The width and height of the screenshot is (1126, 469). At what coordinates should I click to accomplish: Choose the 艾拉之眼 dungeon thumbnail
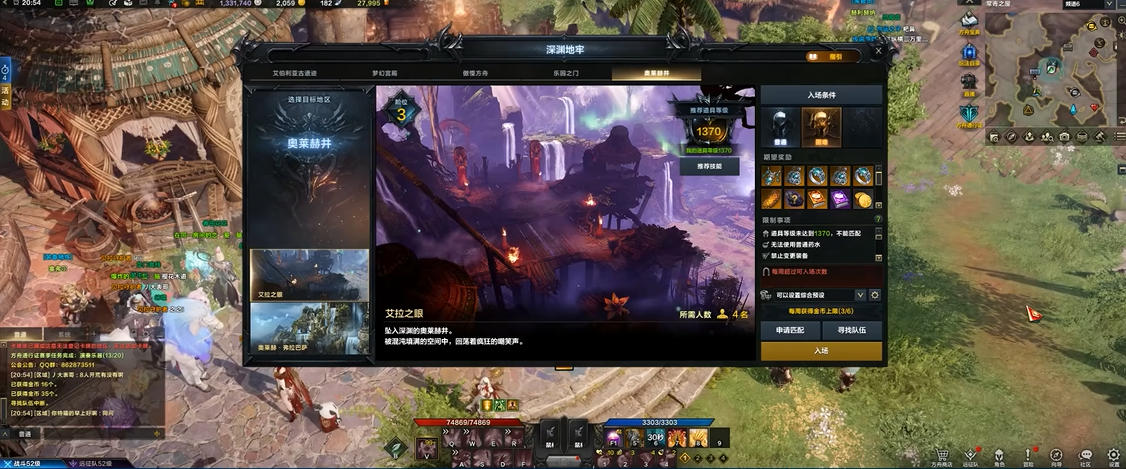pos(309,275)
